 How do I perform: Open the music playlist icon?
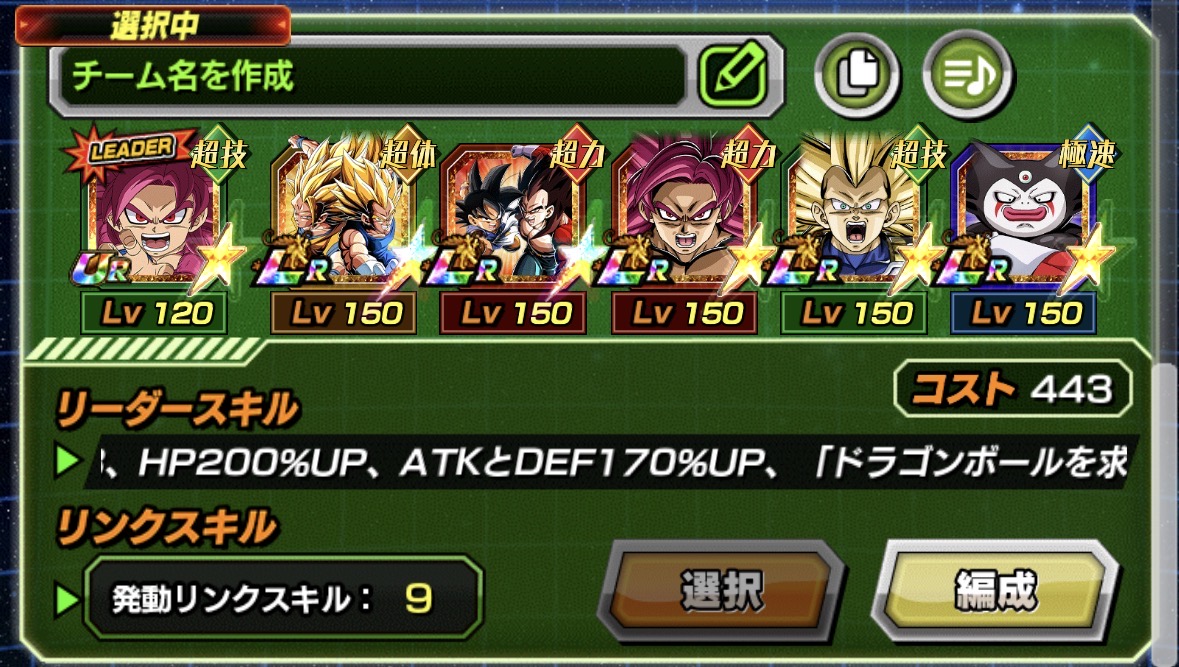click(966, 74)
